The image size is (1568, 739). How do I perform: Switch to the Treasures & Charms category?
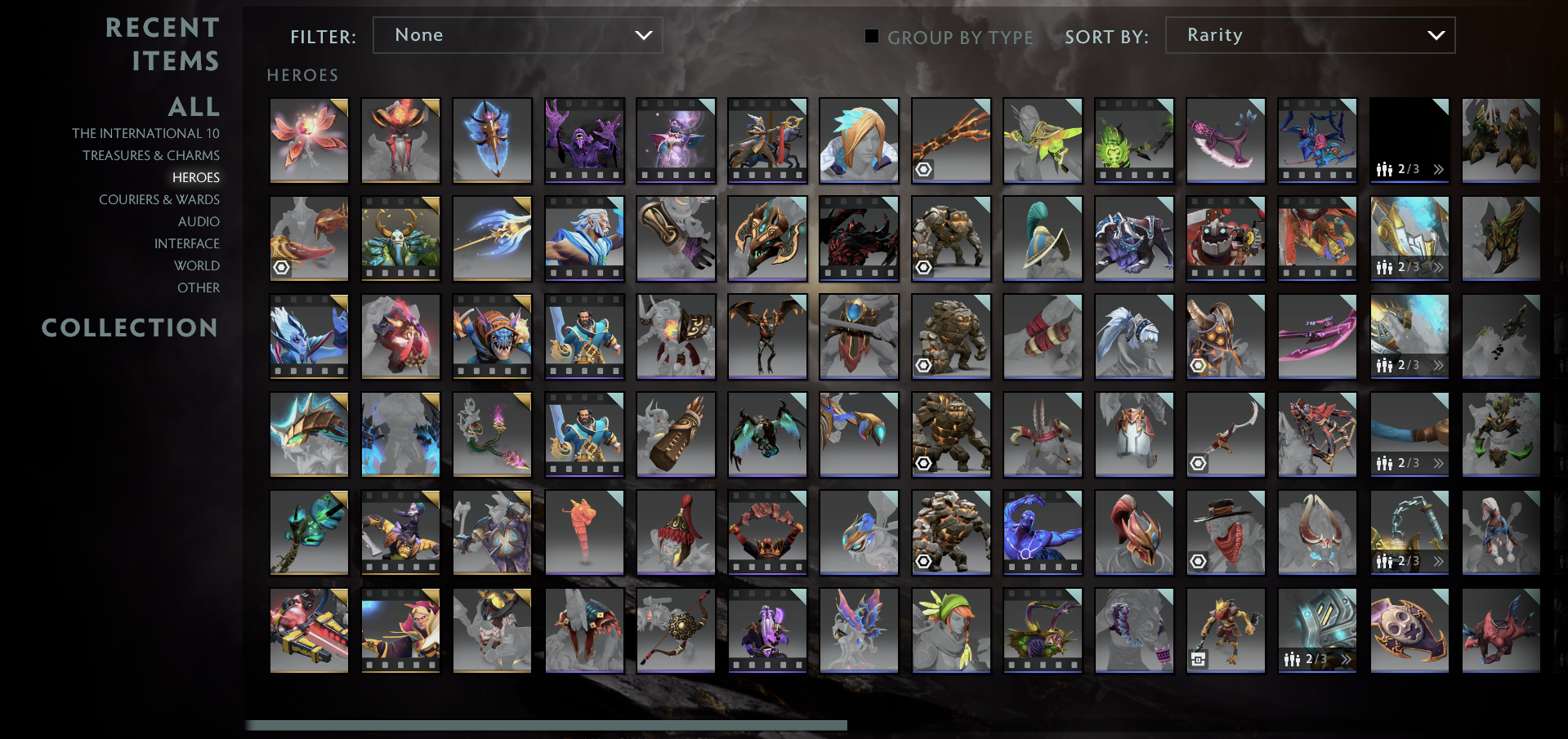(x=151, y=155)
